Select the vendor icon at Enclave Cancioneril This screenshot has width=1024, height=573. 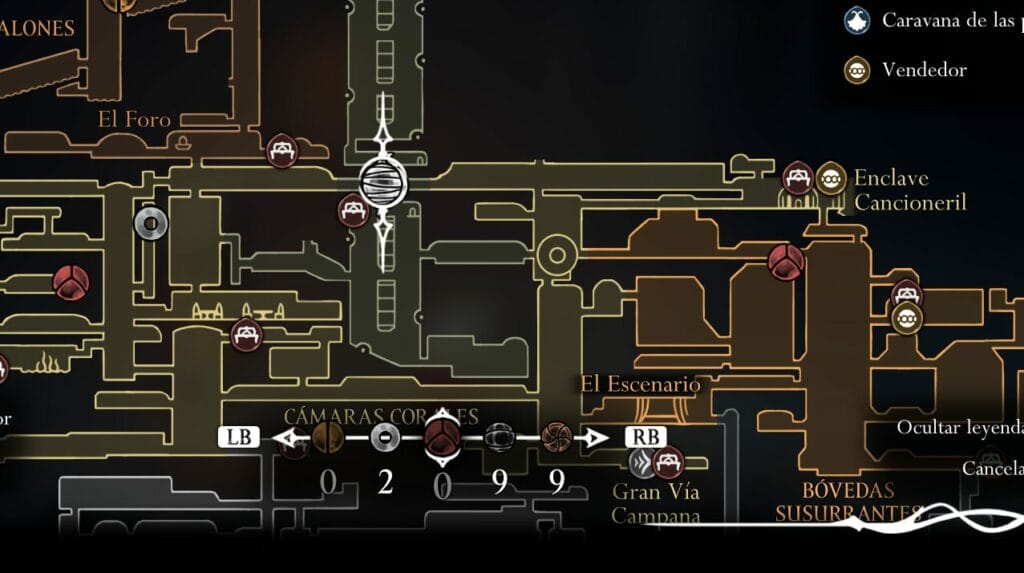pos(830,179)
